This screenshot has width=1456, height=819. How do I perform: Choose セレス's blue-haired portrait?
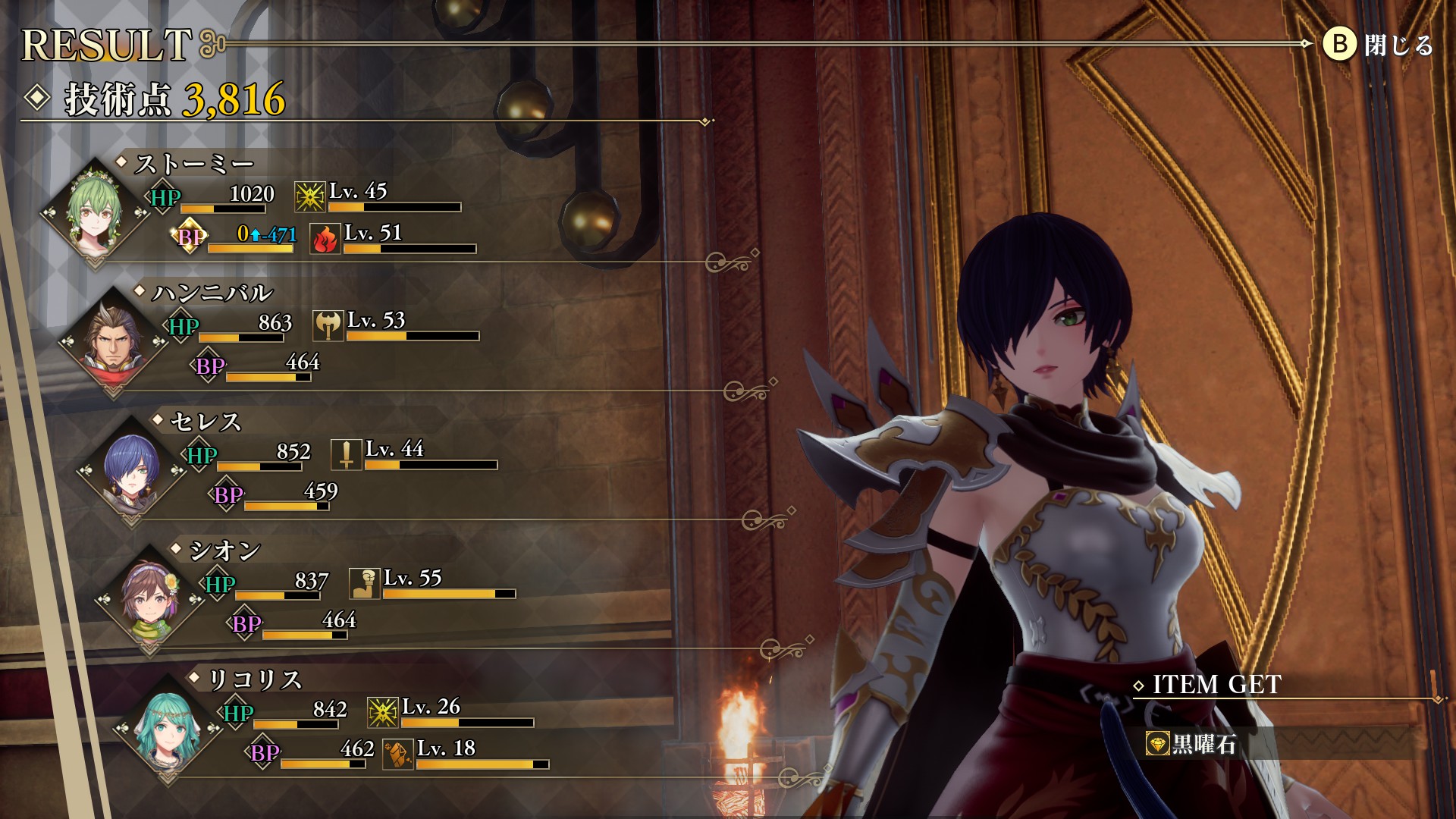click(131, 469)
